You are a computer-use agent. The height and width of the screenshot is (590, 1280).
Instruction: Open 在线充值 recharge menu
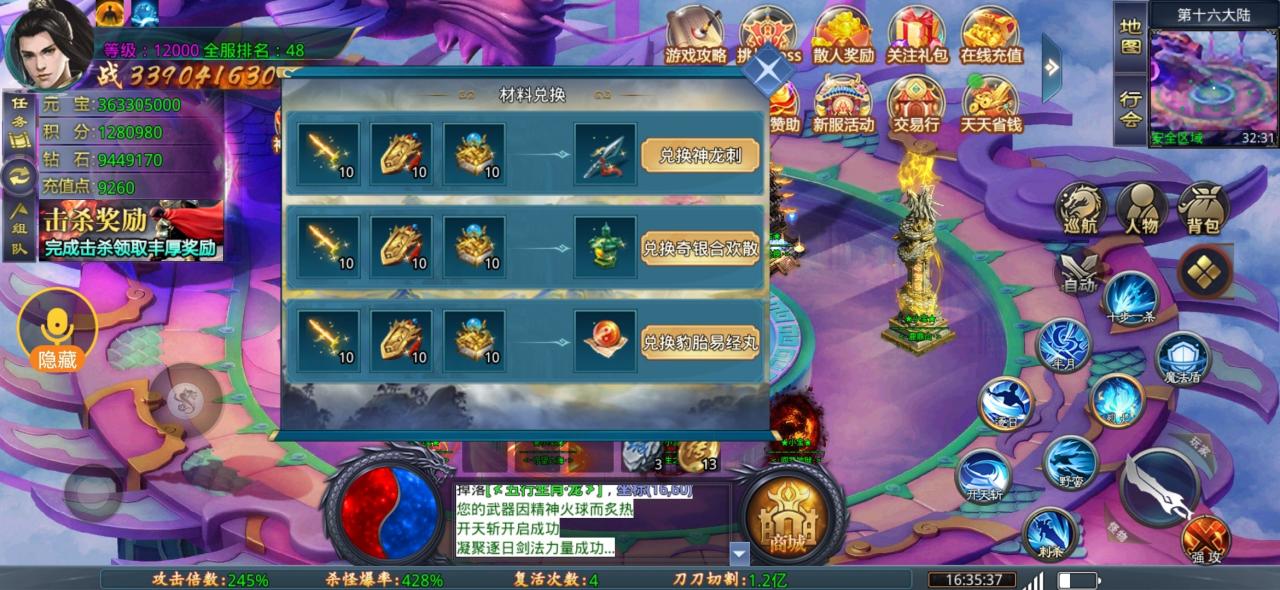coord(990,36)
